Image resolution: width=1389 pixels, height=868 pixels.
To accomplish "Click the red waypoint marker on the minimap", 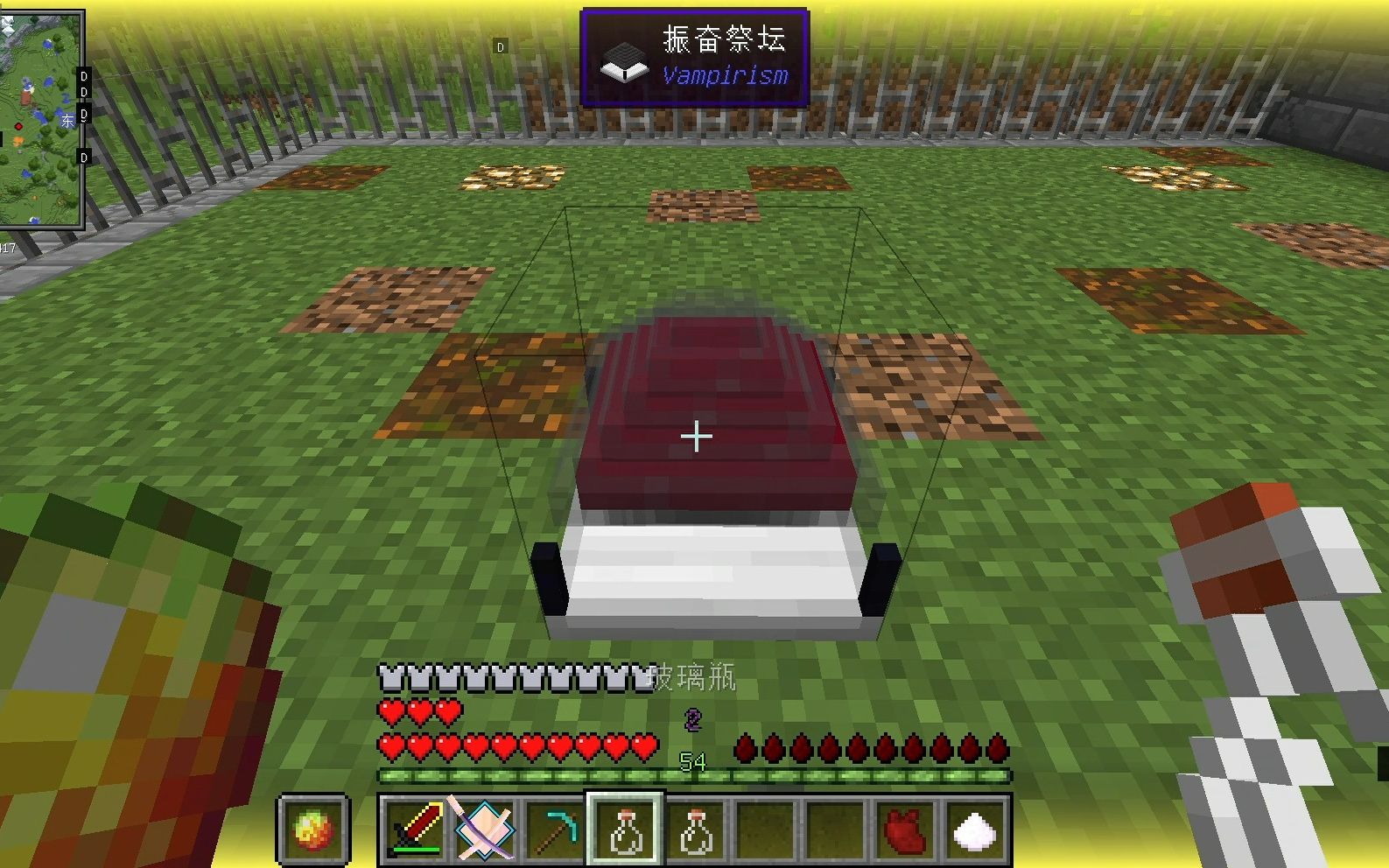I will coord(18,127).
